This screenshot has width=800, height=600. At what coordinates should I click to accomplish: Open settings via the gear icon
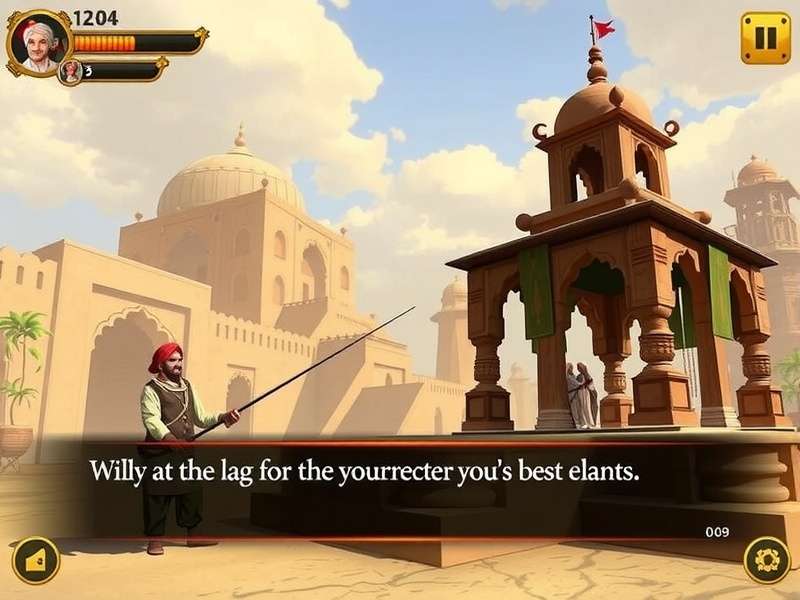(x=767, y=560)
